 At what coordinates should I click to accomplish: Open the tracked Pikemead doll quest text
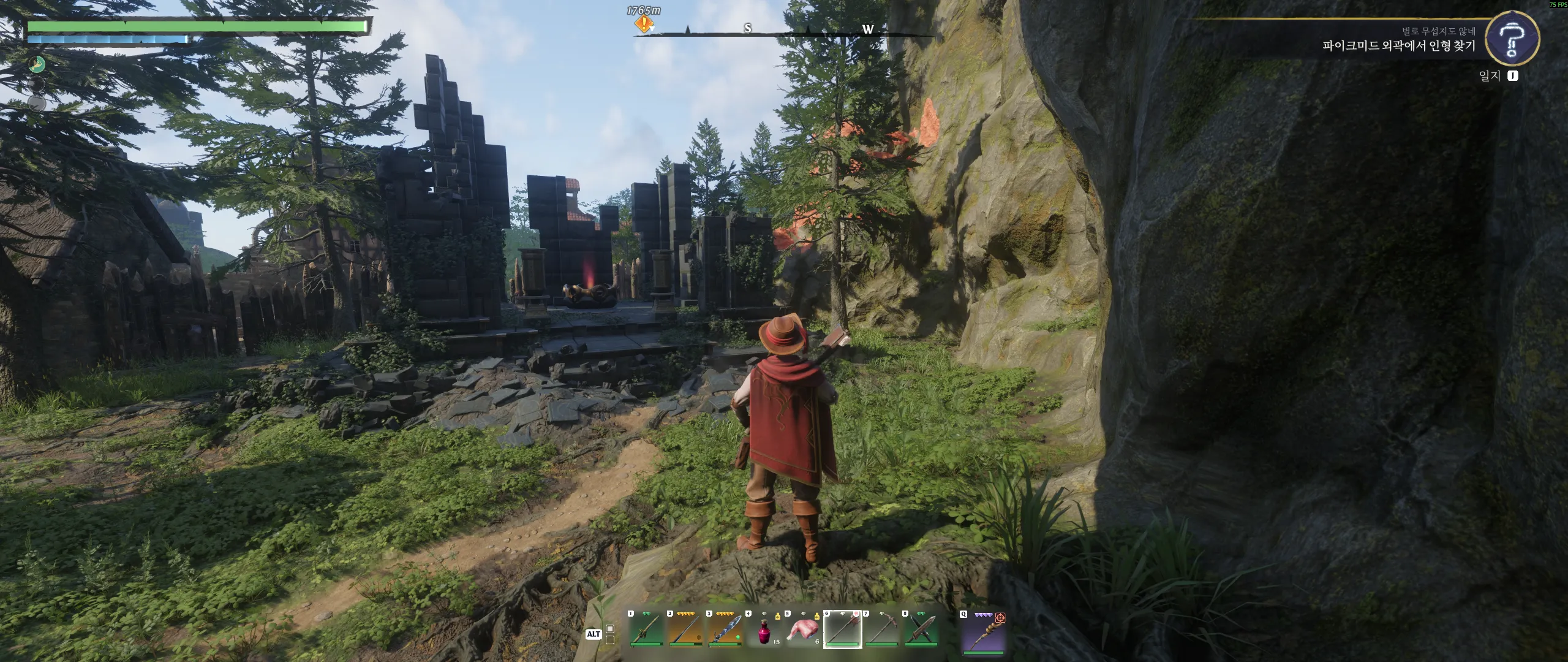tap(1398, 46)
